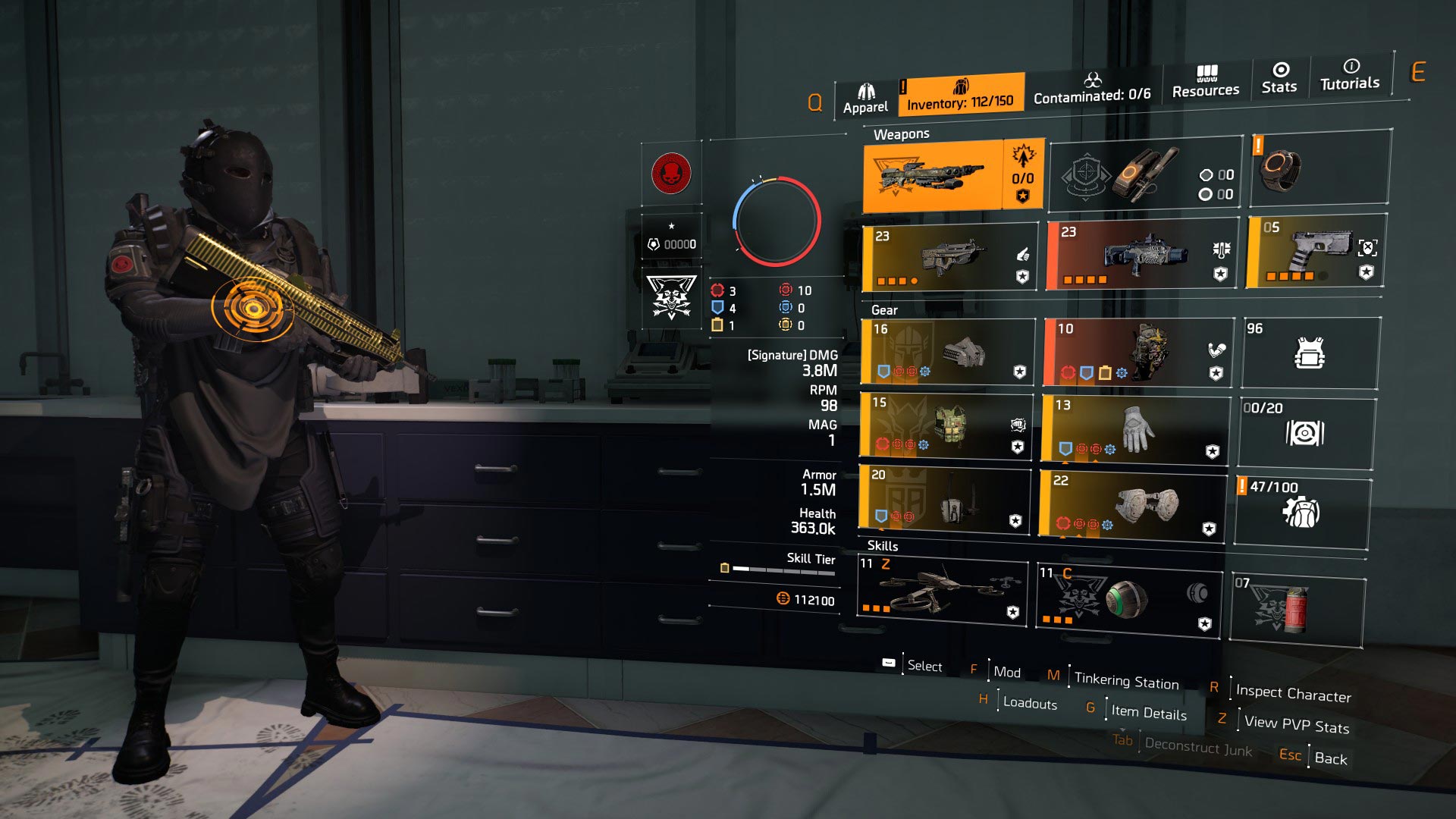Open the Tutorials tab

click(1350, 74)
